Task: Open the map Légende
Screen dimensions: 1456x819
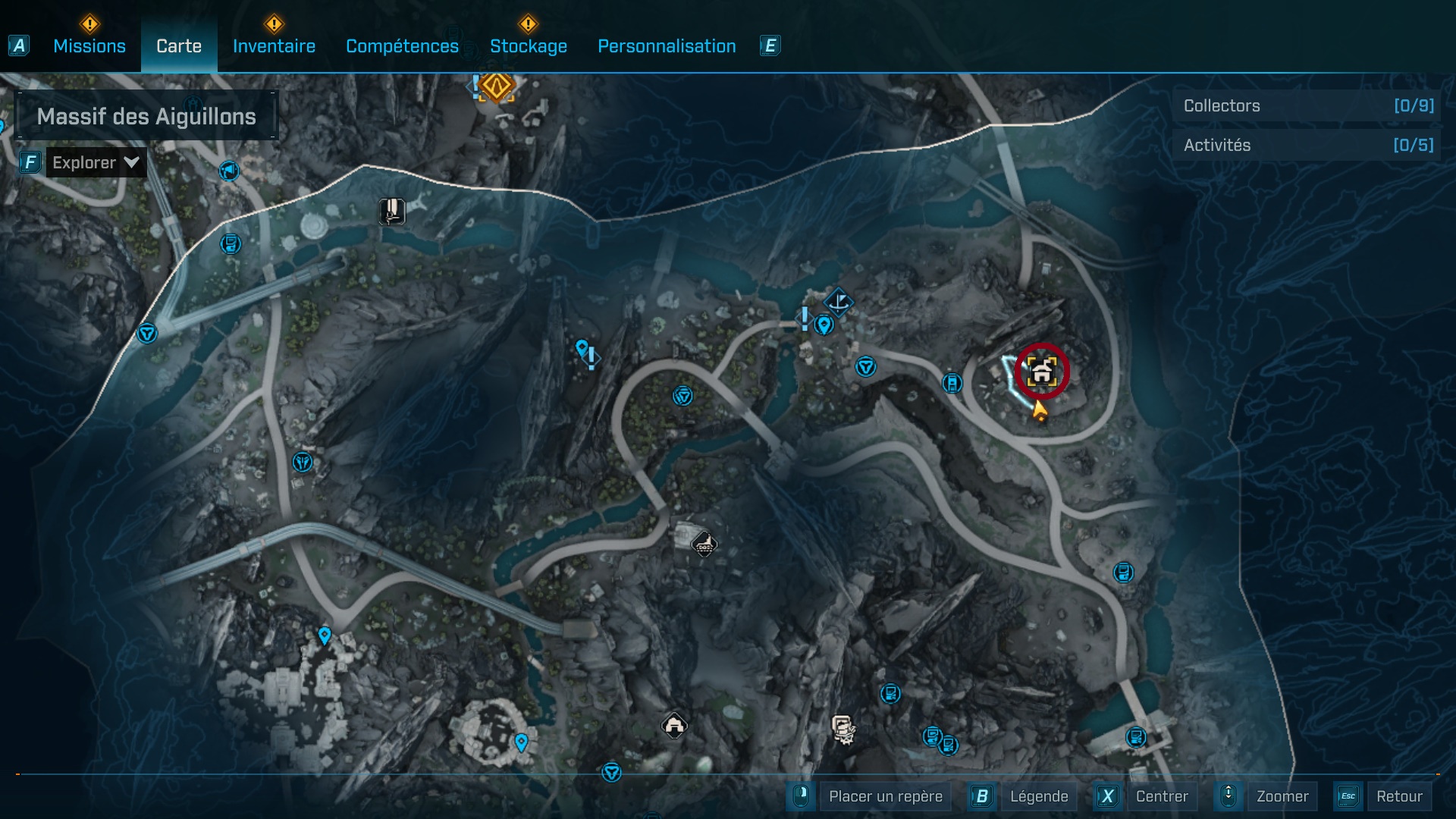Action: (1038, 796)
